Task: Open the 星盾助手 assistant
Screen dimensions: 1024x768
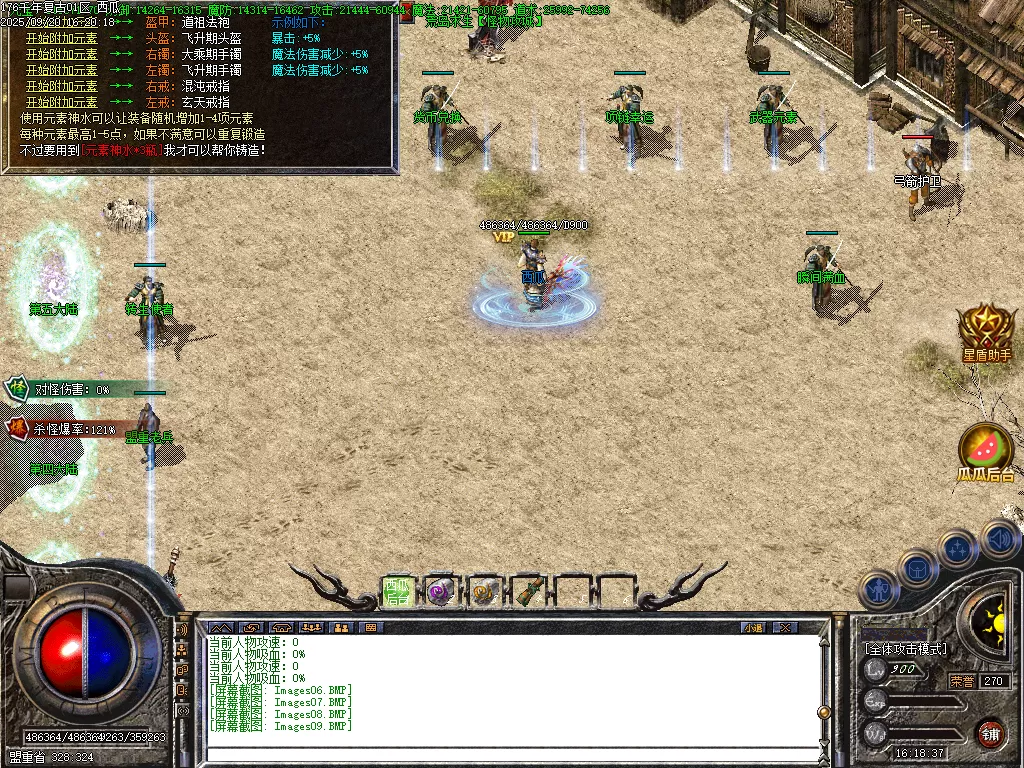Action: point(986,331)
